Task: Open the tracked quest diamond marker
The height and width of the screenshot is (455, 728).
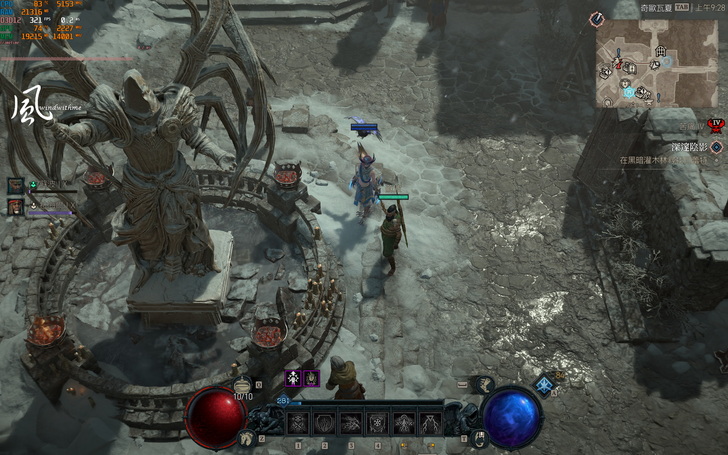Action: click(x=716, y=146)
